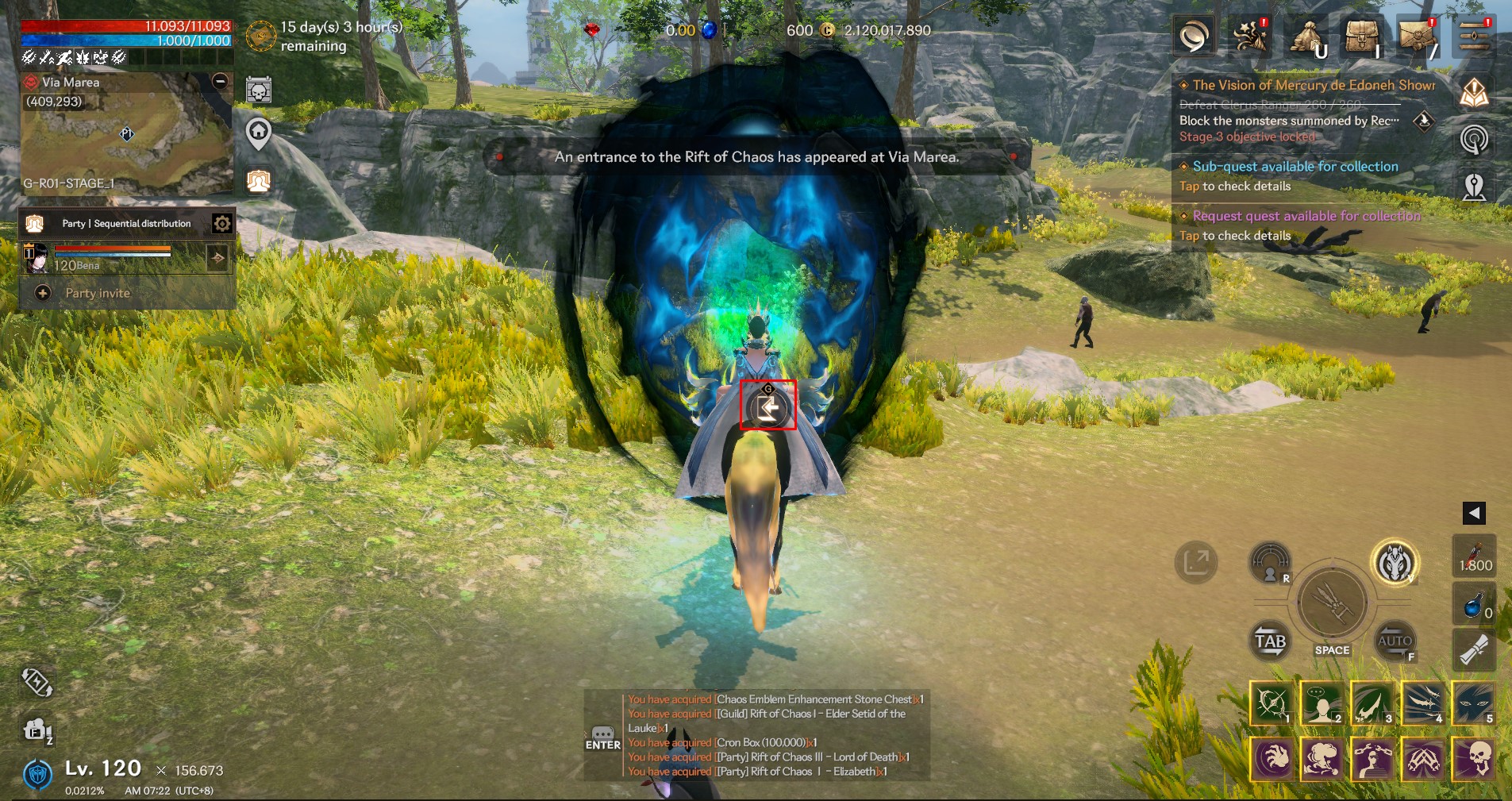Viewport: 1512px width, 801px height.
Task: Toggle the AUTO battle button
Action: pyautogui.click(x=1395, y=641)
